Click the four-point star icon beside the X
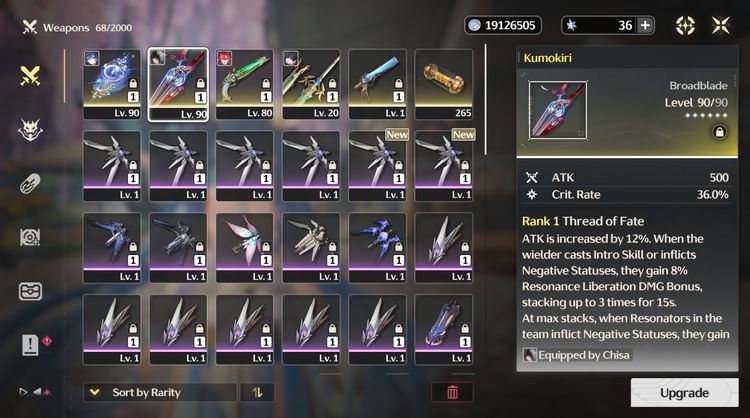The height and width of the screenshot is (418, 750). [x=686, y=25]
